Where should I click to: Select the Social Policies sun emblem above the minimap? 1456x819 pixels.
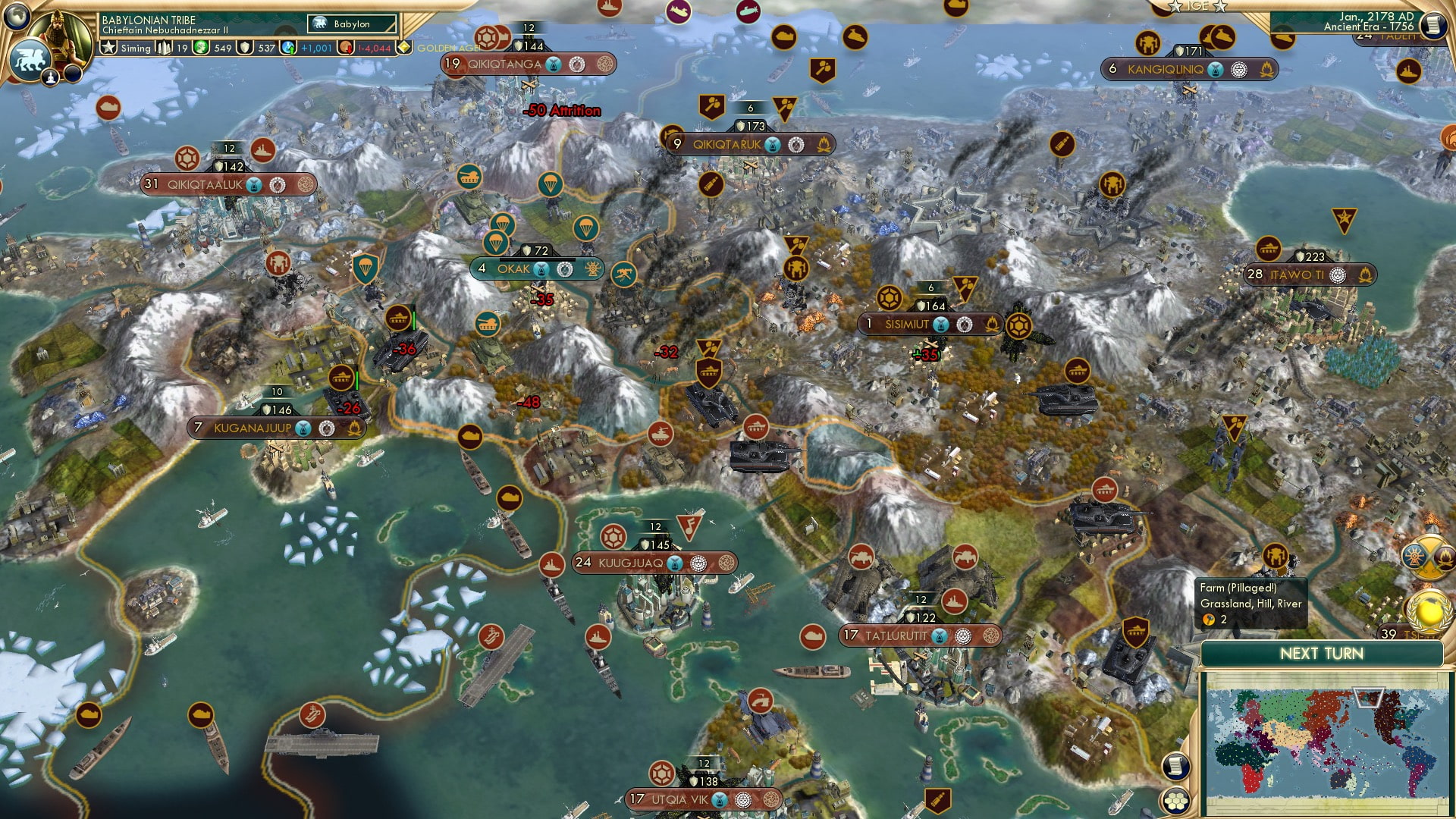1414,556
